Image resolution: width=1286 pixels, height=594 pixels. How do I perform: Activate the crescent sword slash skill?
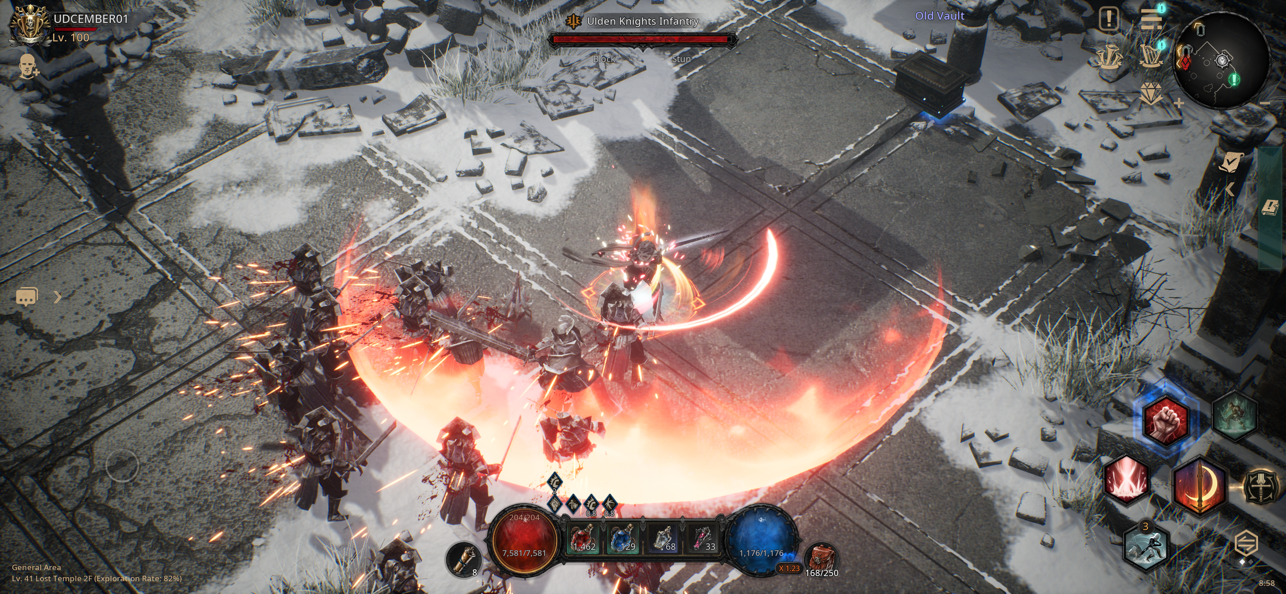tap(1199, 487)
